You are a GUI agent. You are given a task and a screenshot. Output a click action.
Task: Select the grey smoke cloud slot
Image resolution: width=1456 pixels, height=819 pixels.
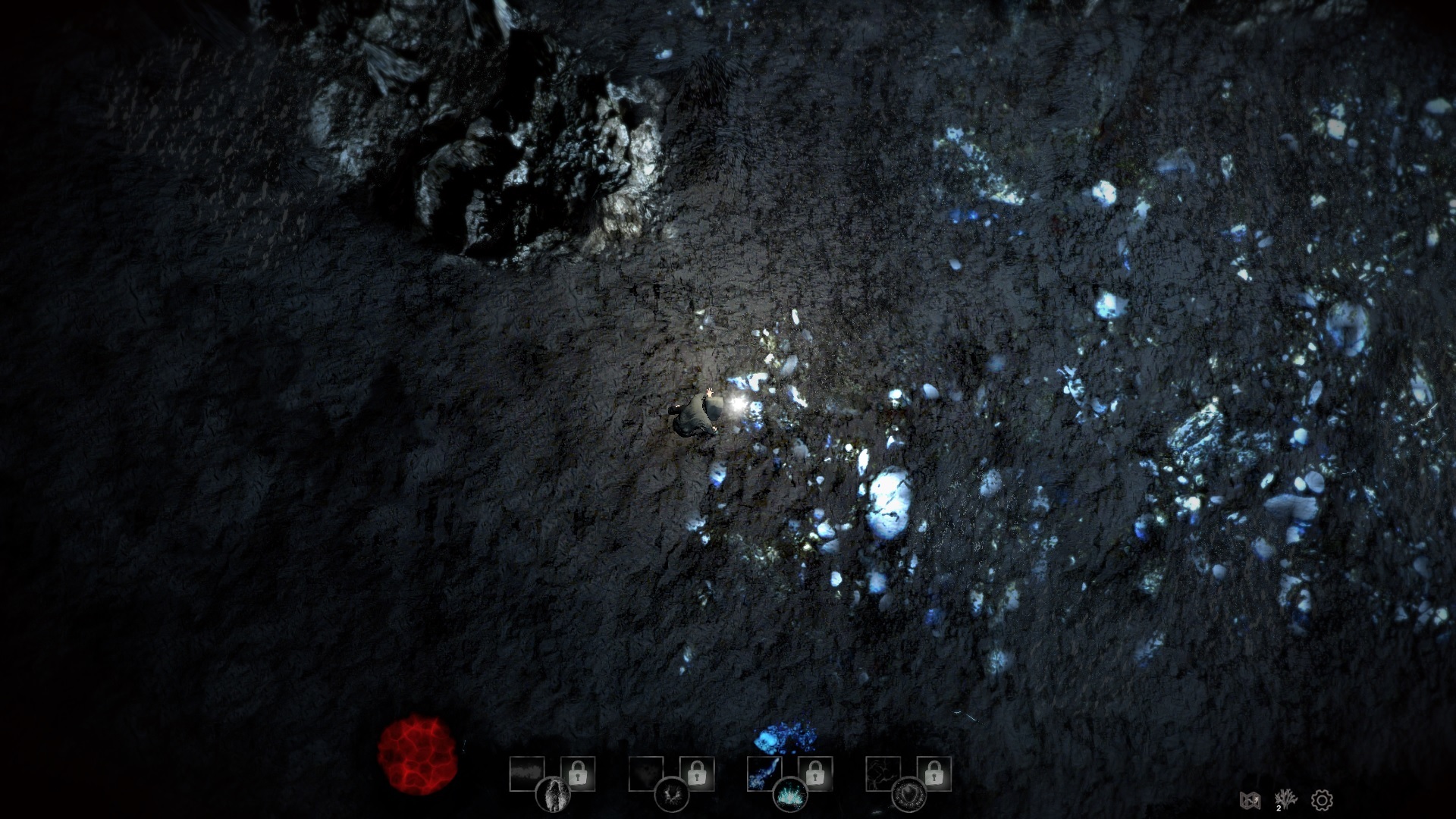(x=526, y=773)
